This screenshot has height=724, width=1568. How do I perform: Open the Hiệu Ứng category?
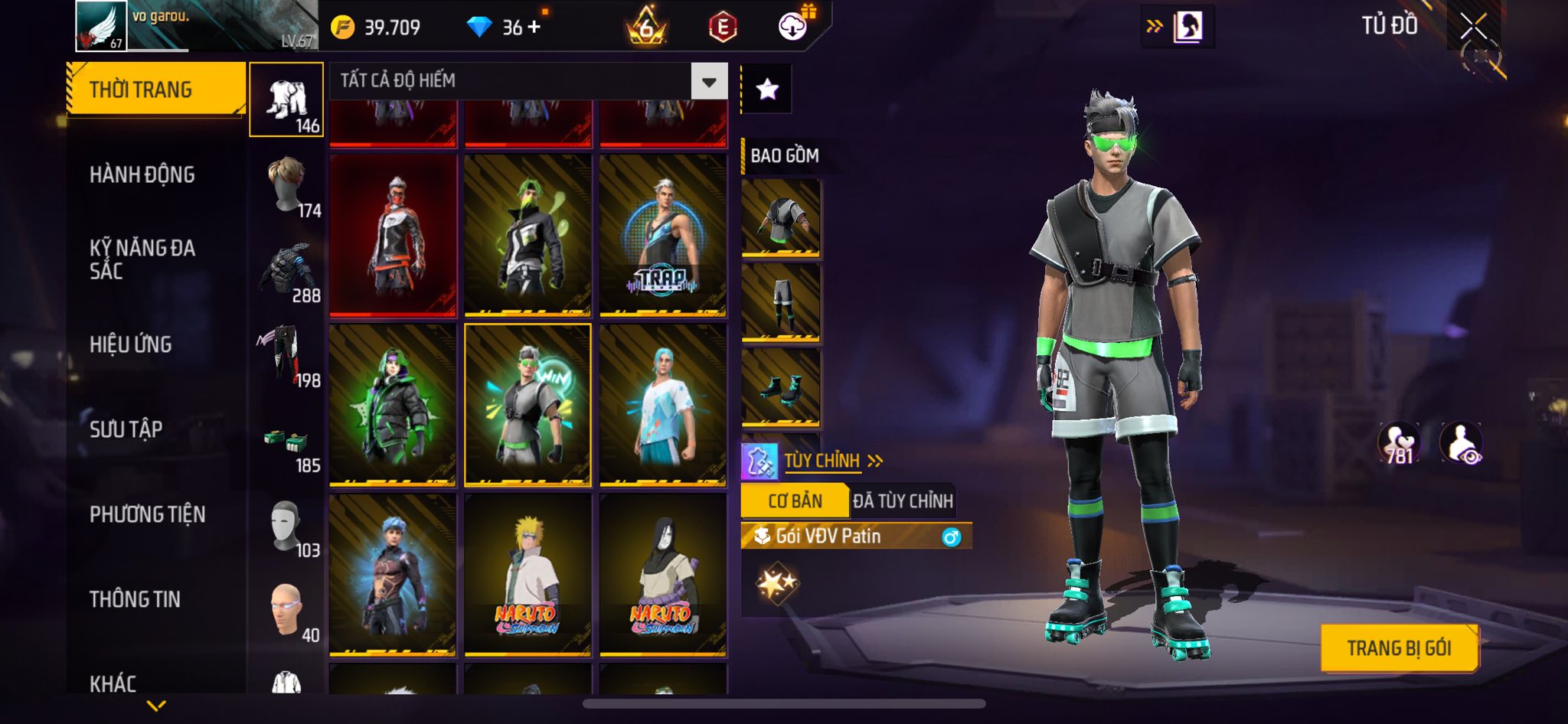[x=131, y=344]
